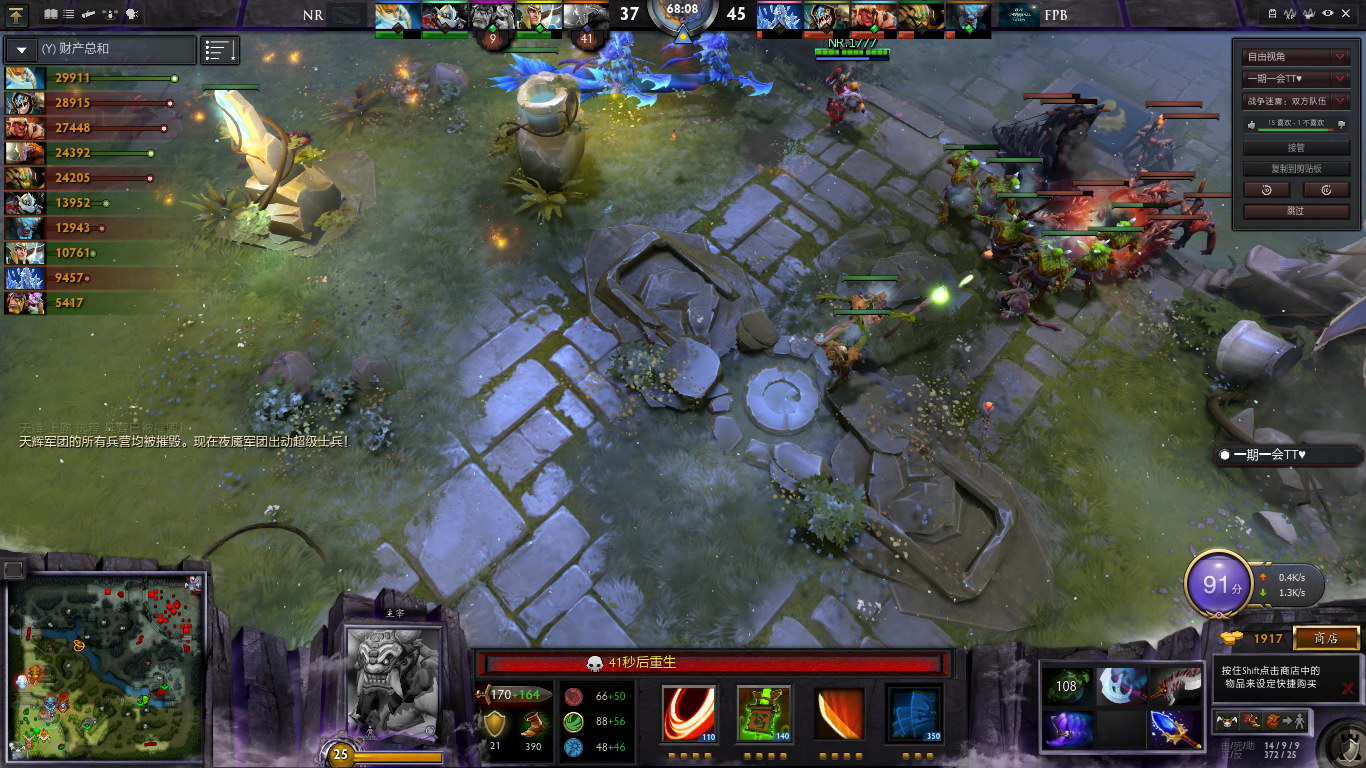Screen dimensions: 1366x768
Task: Open the 自由视角 camera mode dropdown
Action: [1296, 57]
